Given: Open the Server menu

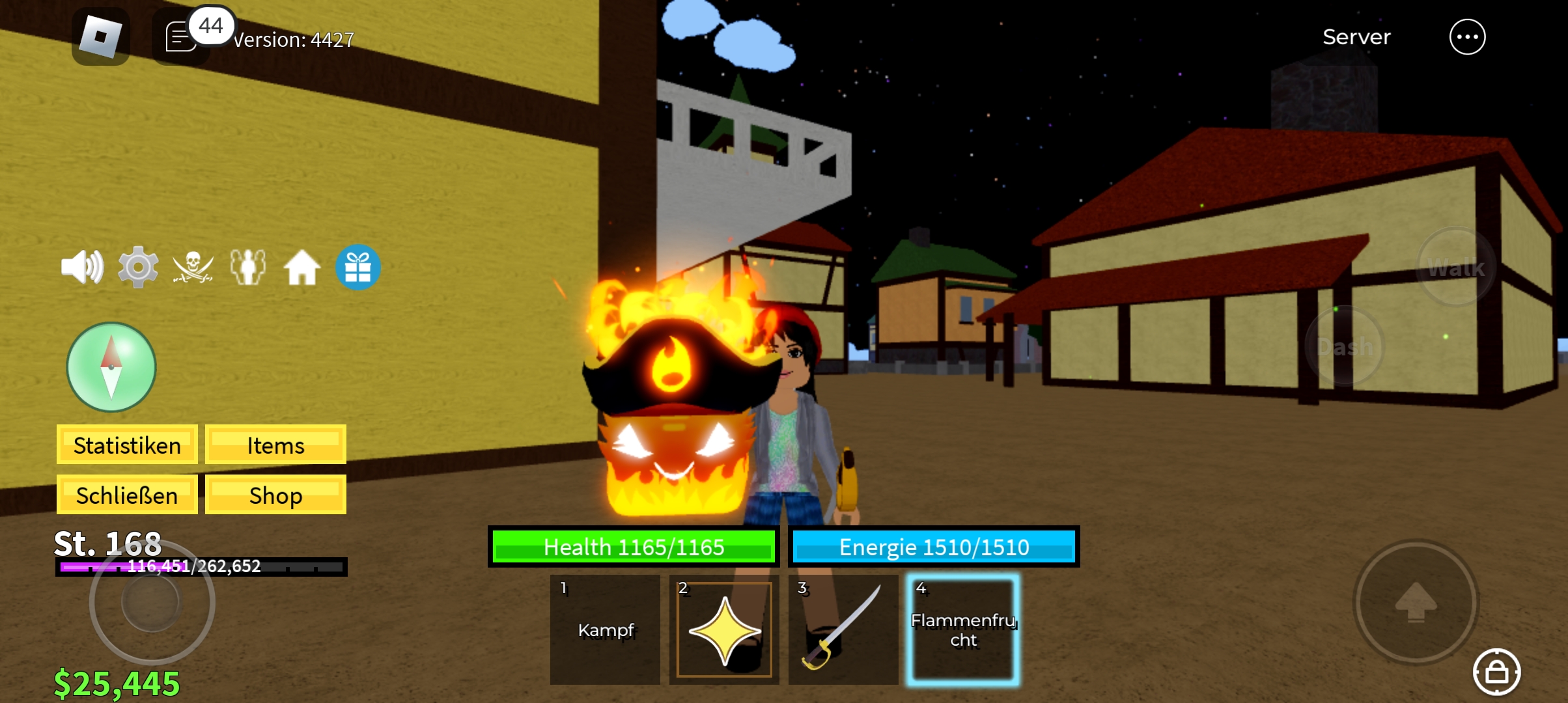Looking at the screenshot, I should point(1356,37).
